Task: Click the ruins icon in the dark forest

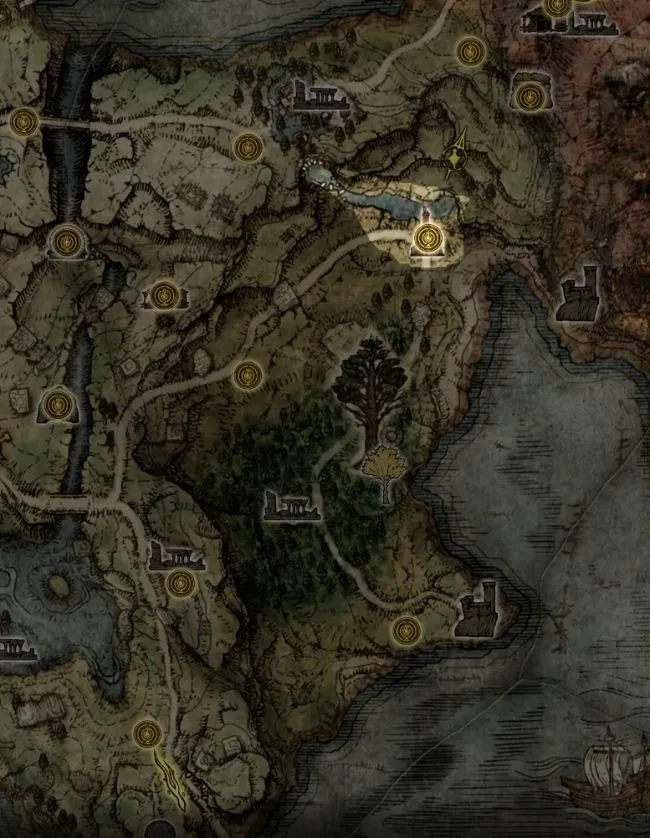Action: click(291, 505)
